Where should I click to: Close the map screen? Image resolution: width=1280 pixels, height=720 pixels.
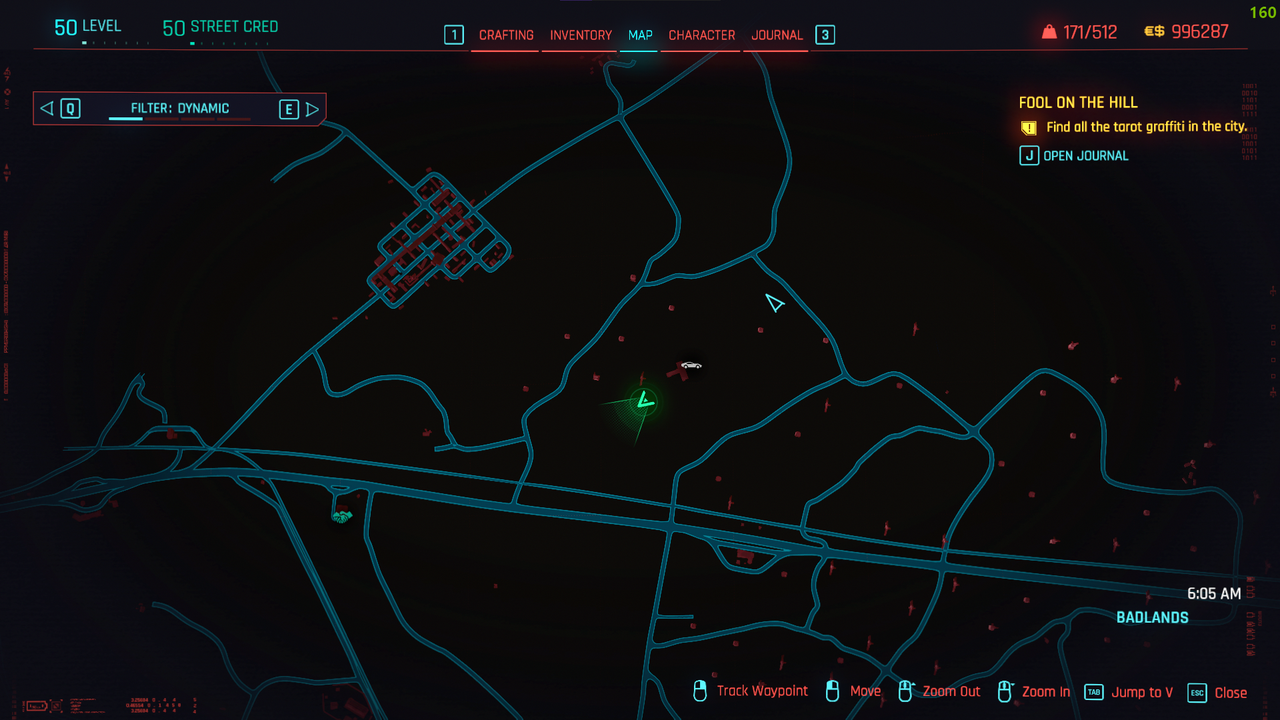click(x=1218, y=692)
